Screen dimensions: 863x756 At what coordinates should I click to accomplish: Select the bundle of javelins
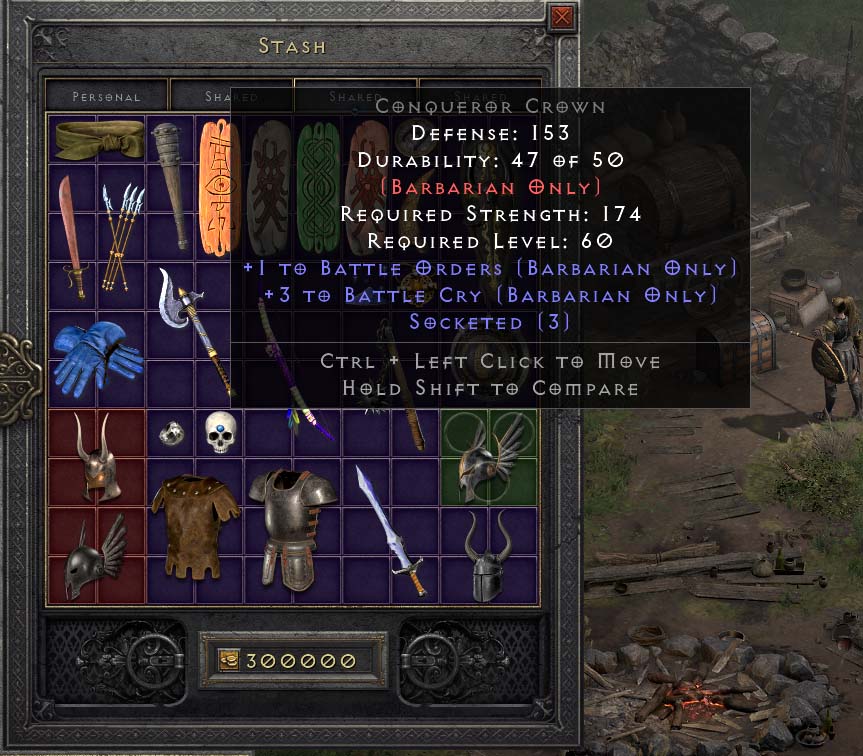click(x=121, y=235)
